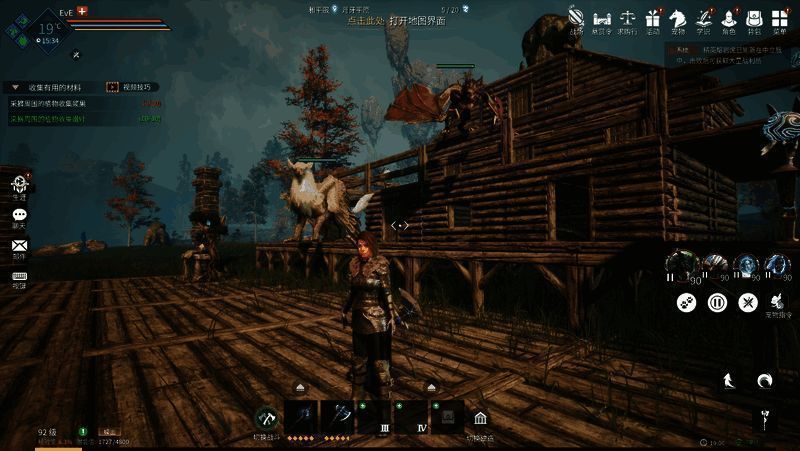The height and width of the screenshot is (451, 800).
Task: Open the 背包 backpack inventory
Action: click(755, 18)
